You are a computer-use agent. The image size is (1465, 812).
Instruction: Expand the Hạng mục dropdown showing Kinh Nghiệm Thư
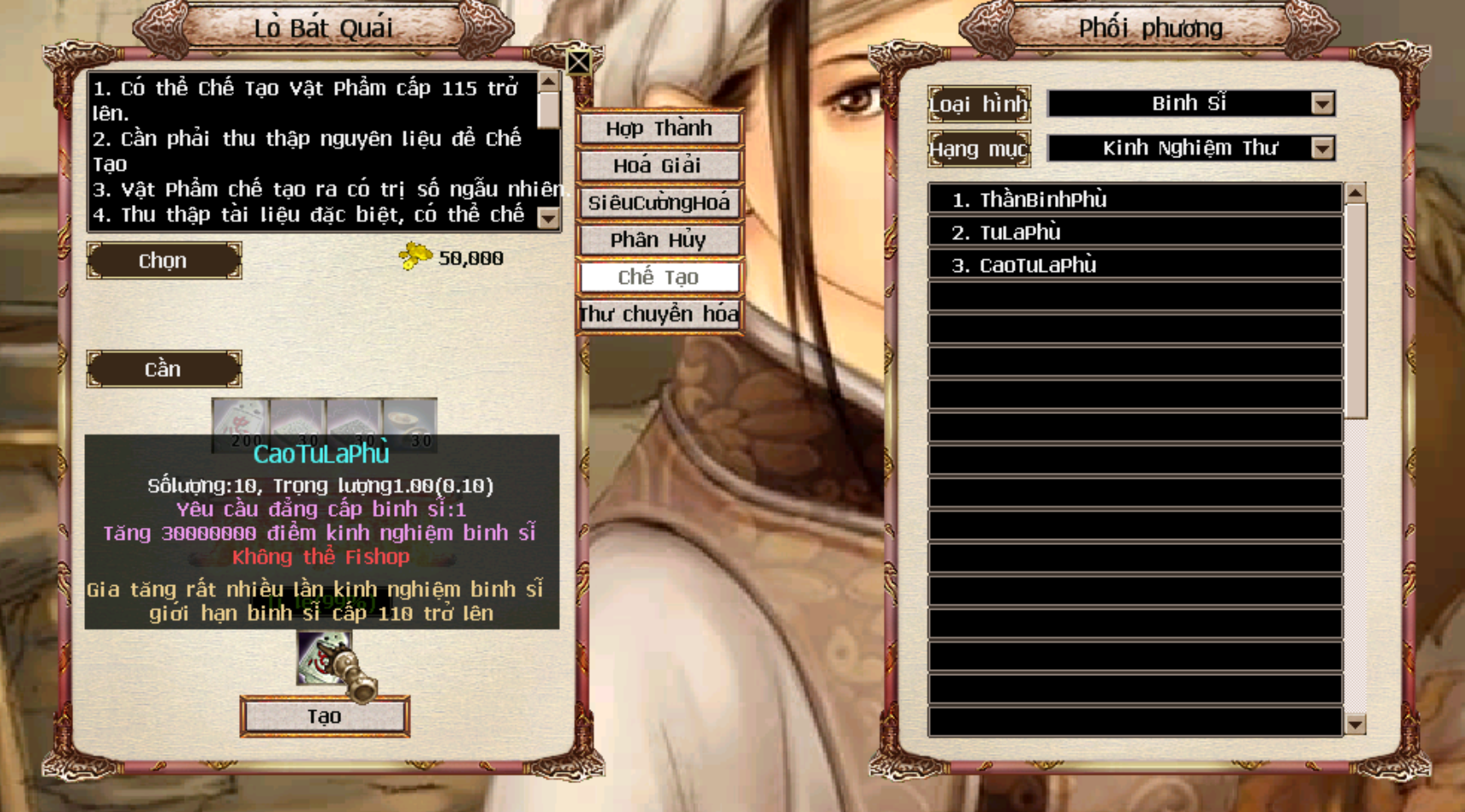[1321, 148]
